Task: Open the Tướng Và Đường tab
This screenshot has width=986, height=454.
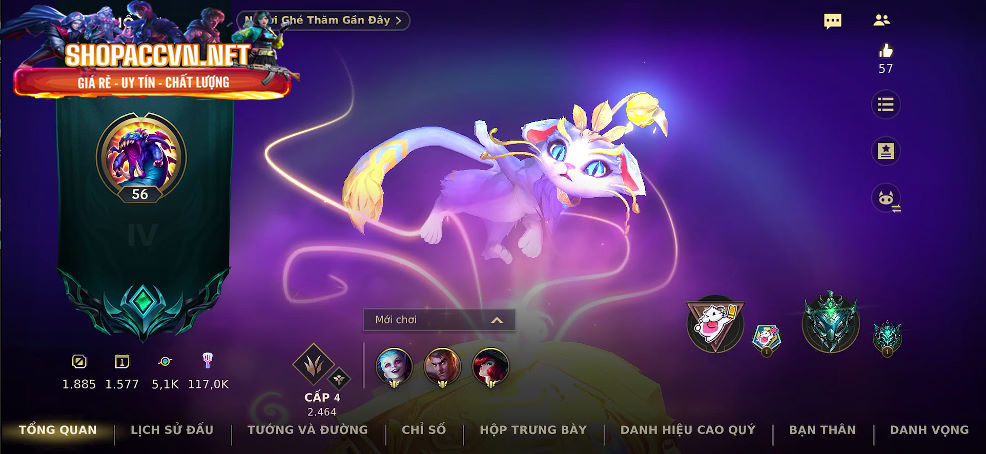Action: 308,430
